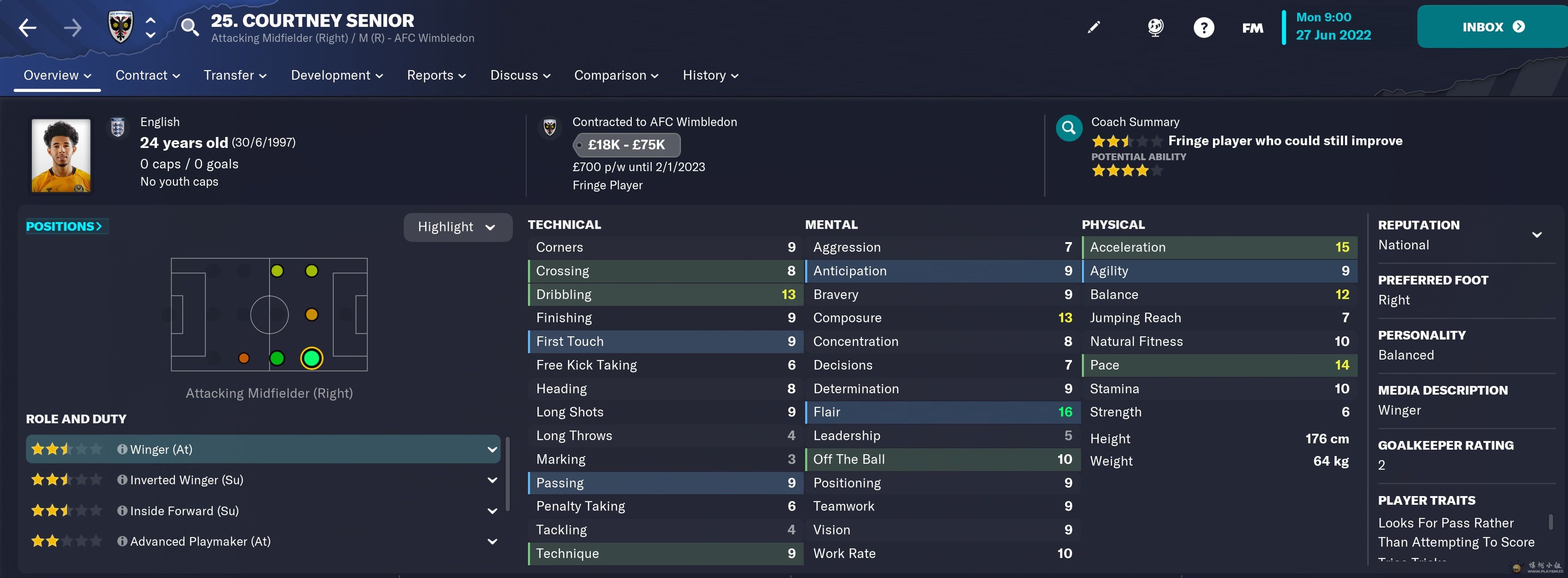
Task: Open the question mark help icon
Action: click(1203, 27)
